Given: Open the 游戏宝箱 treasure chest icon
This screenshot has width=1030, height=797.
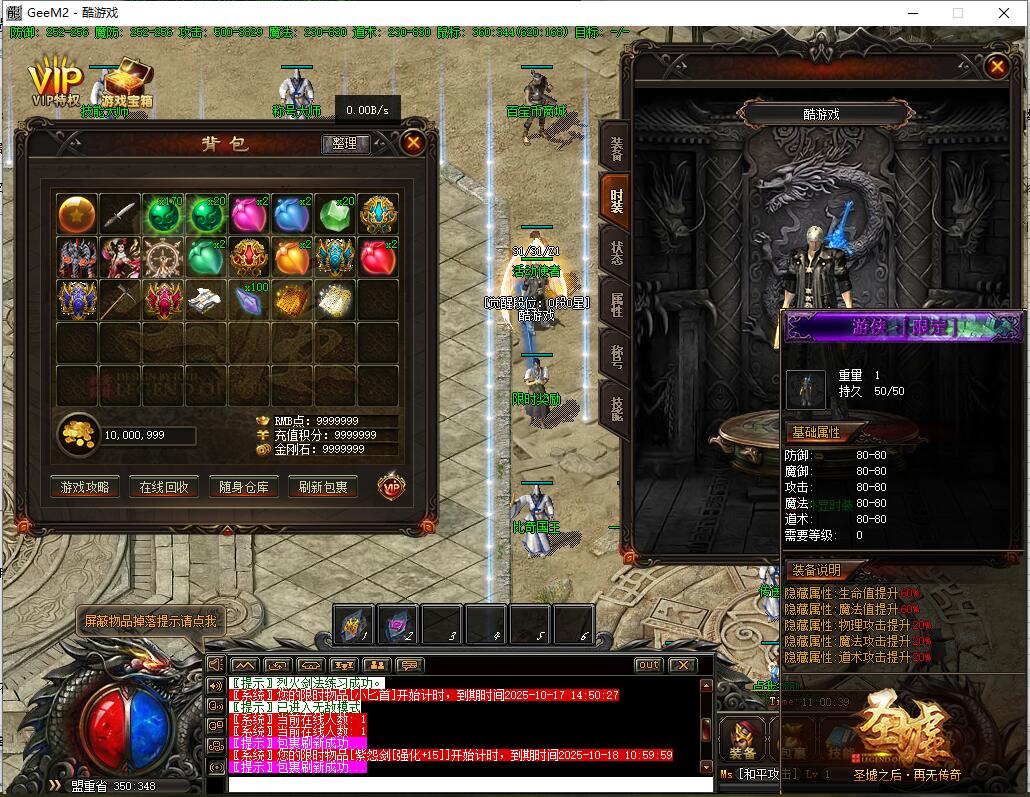Looking at the screenshot, I should pyautogui.click(x=126, y=83).
